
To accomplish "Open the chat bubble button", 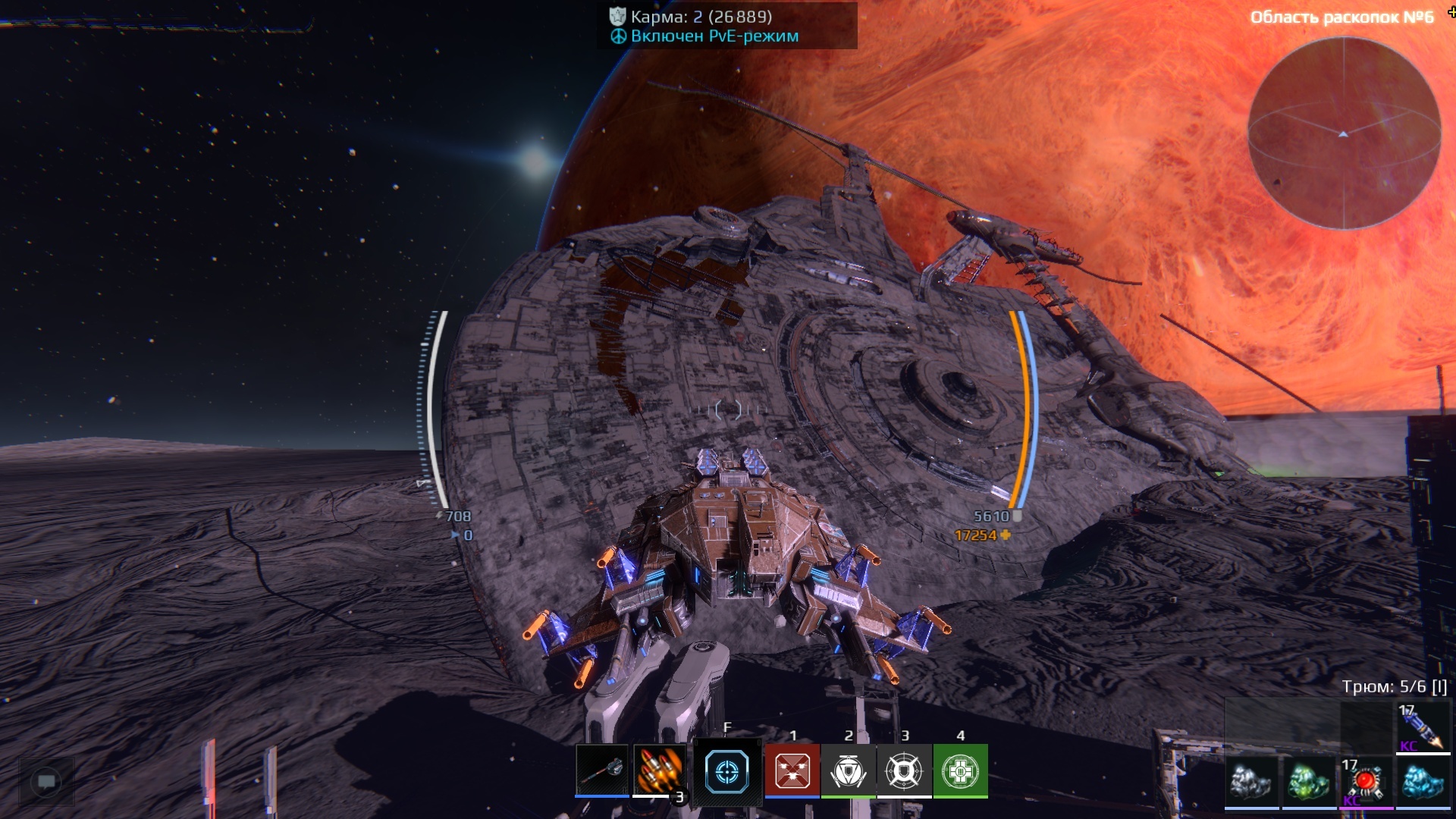I will 46,781.
